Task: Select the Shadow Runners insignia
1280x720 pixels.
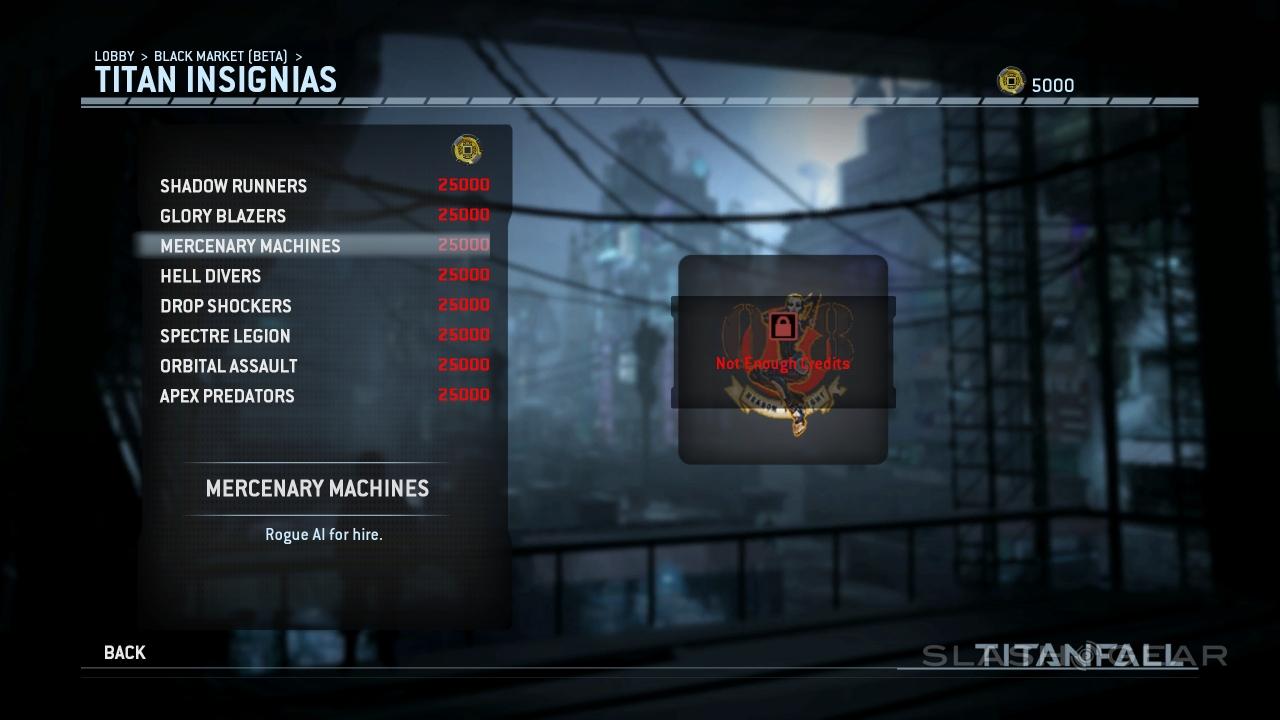Action: pos(233,186)
